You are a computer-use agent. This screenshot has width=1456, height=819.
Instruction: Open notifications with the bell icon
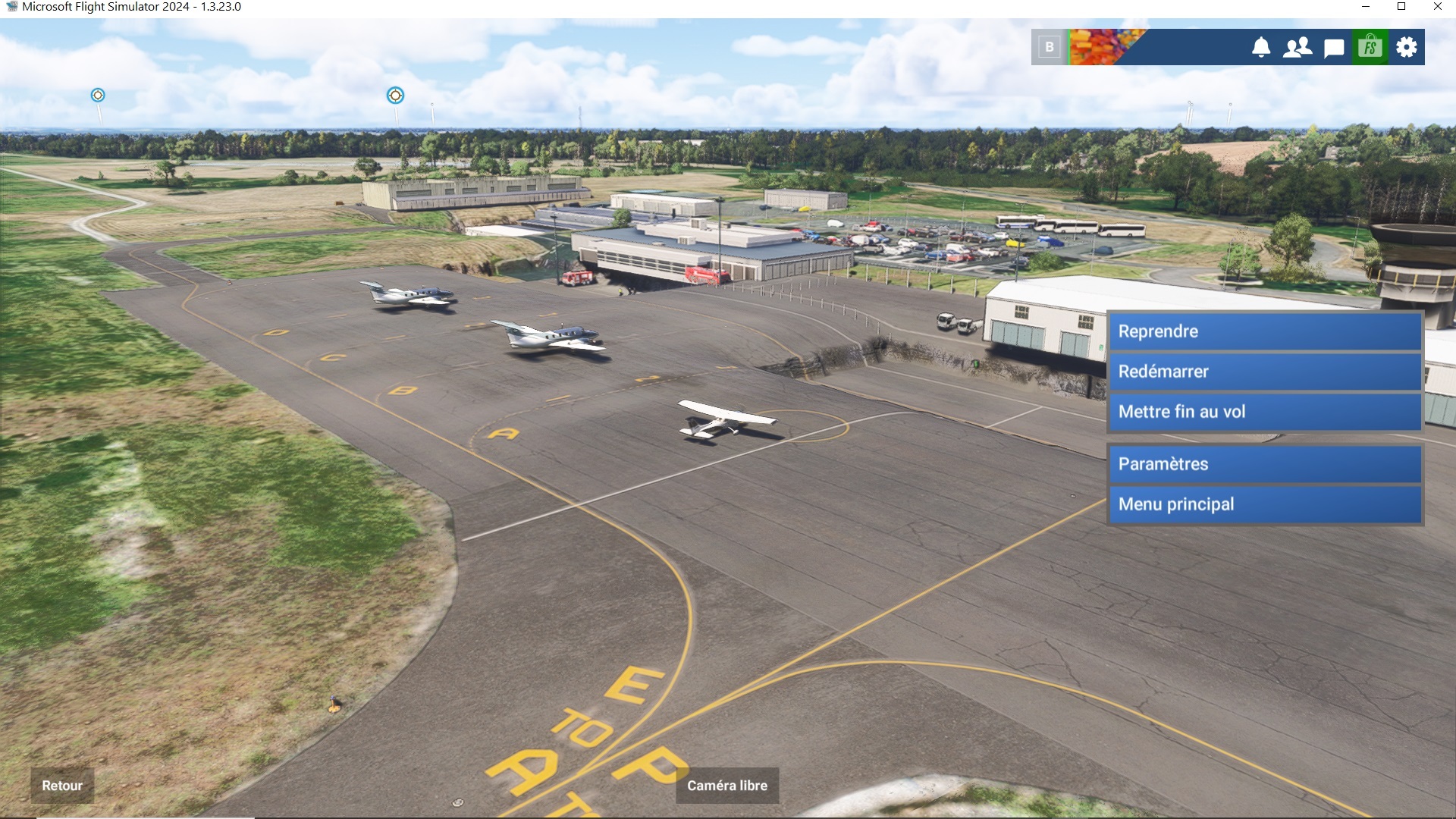click(x=1260, y=47)
